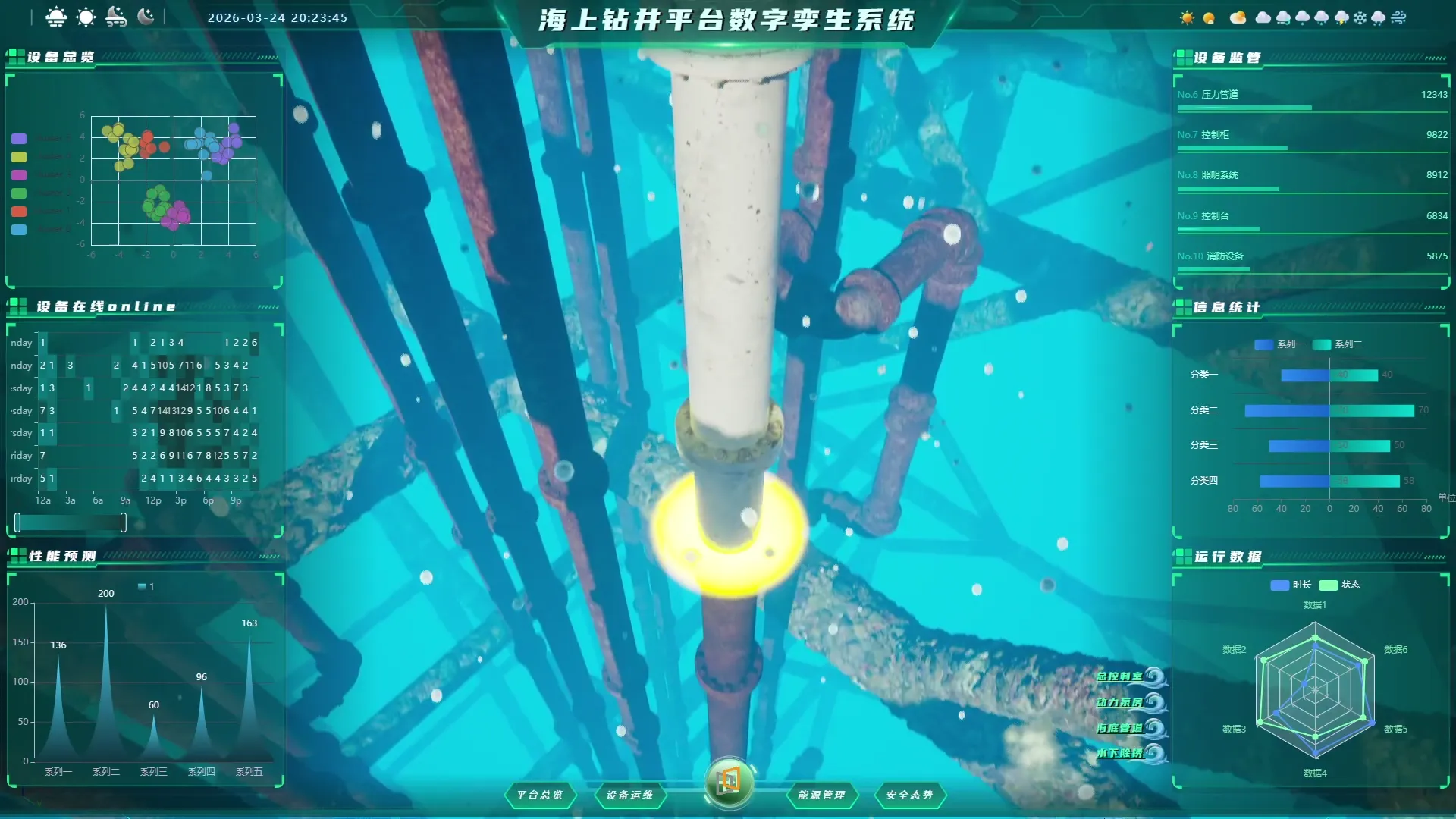Select the sunrise weather icon top-left

pos(55,17)
